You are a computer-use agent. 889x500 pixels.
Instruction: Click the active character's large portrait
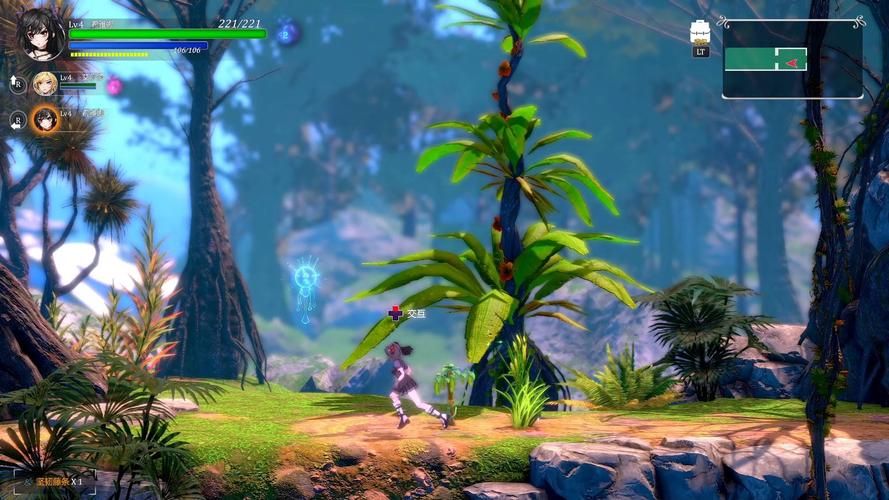click(x=41, y=34)
